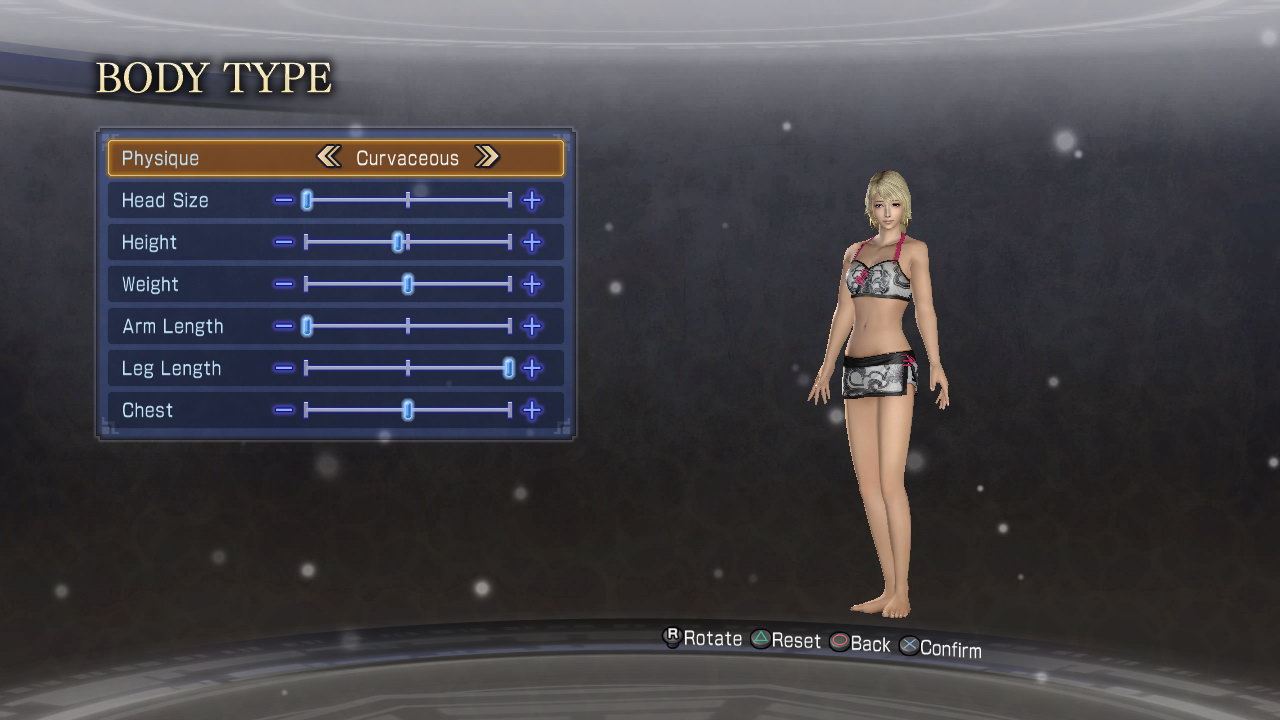
Task: Highlight the Arm Length row label
Action: pyautogui.click(x=172, y=327)
